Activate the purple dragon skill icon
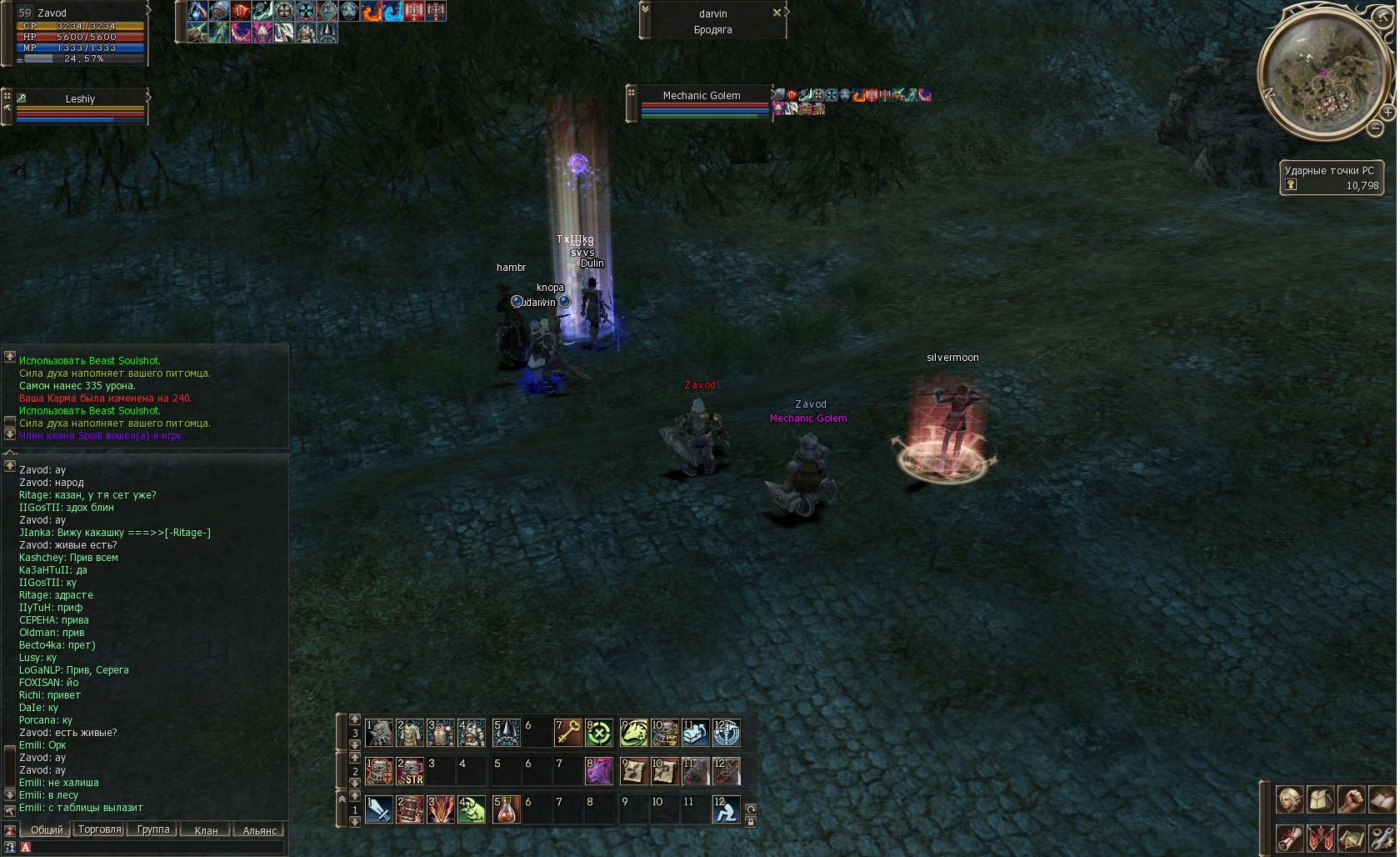The width and height of the screenshot is (1400, 857). tap(599, 770)
